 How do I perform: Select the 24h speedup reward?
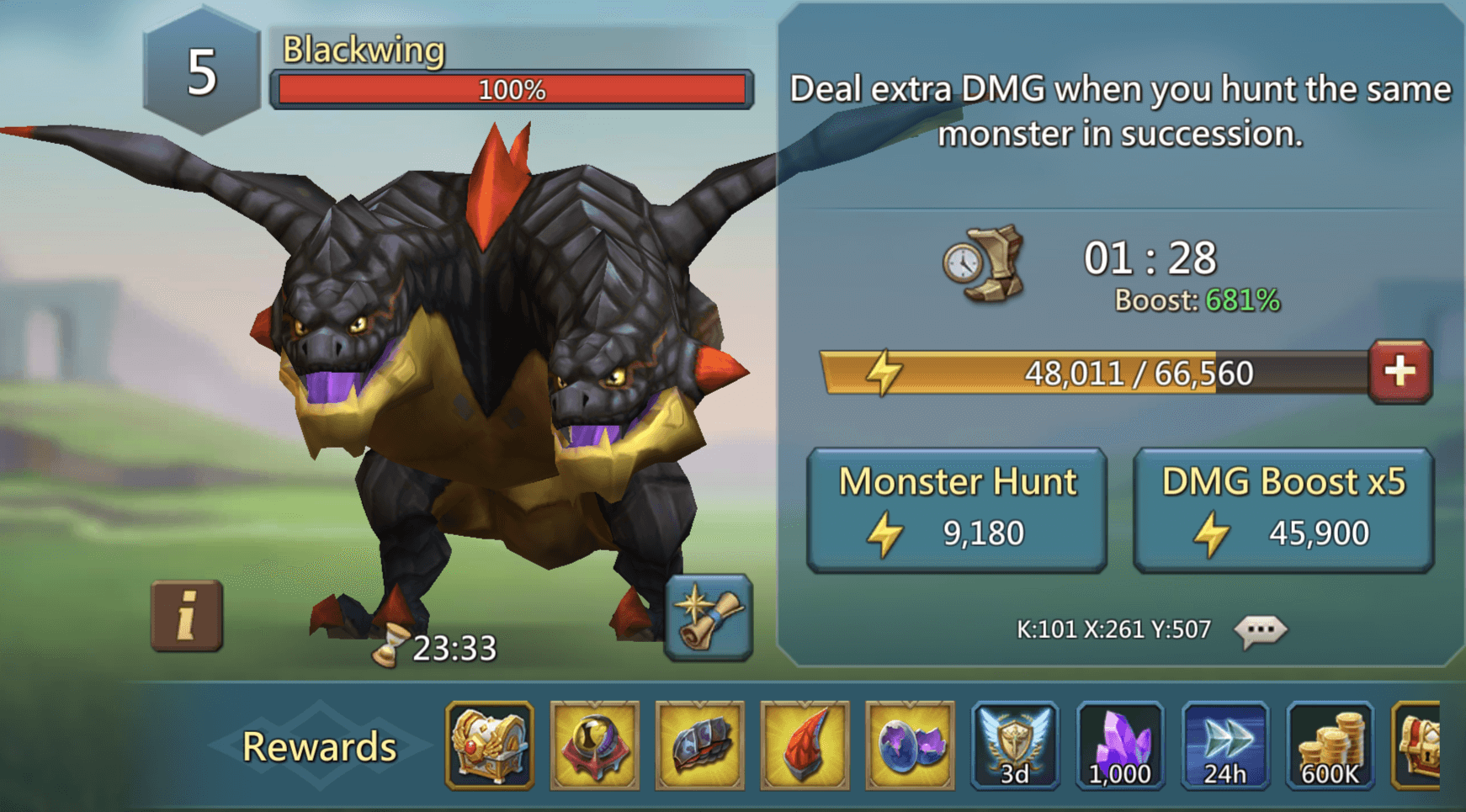1227,746
